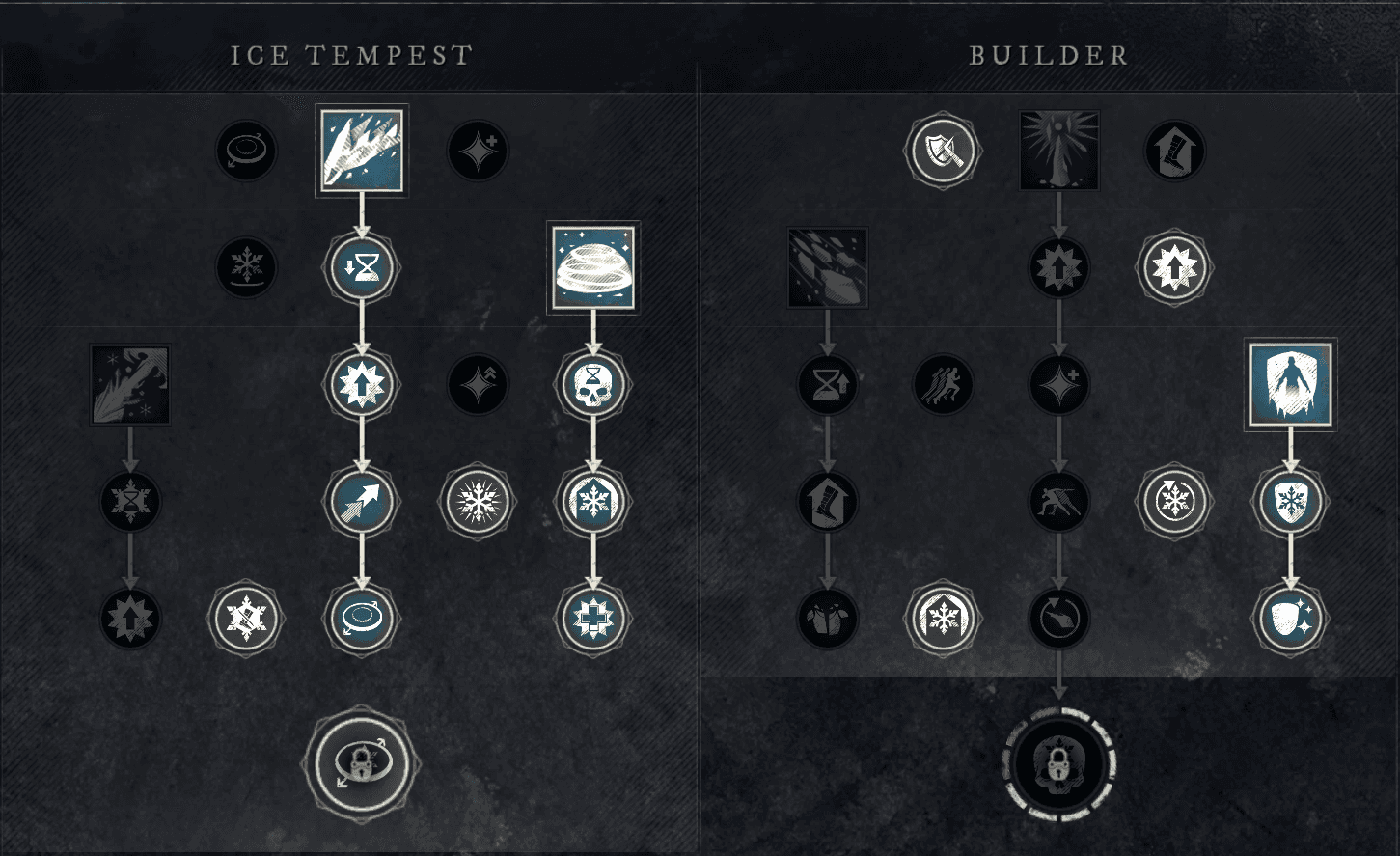
Task: Select the running speed perk in Builder tree
Action: coord(943,384)
